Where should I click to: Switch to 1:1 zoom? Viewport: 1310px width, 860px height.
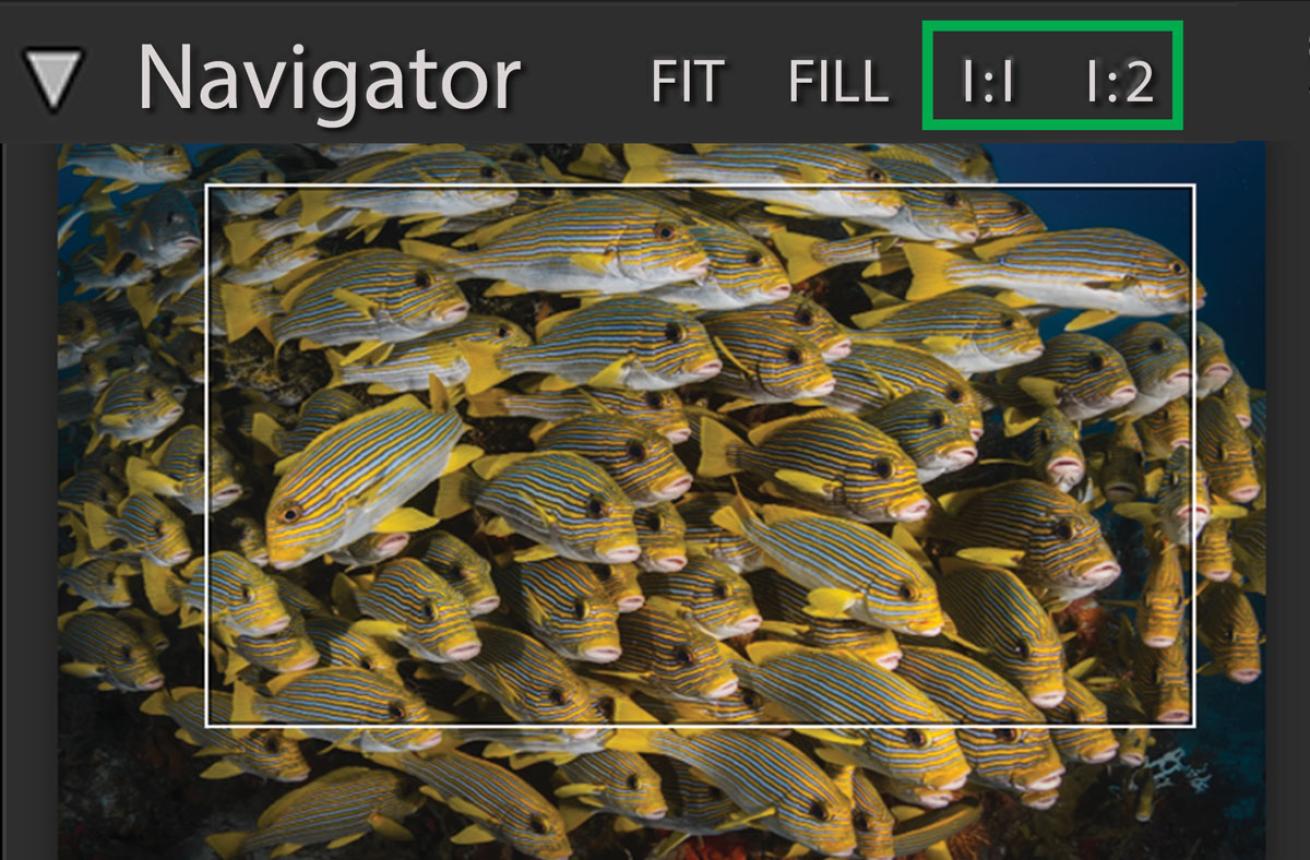pos(987,82)
